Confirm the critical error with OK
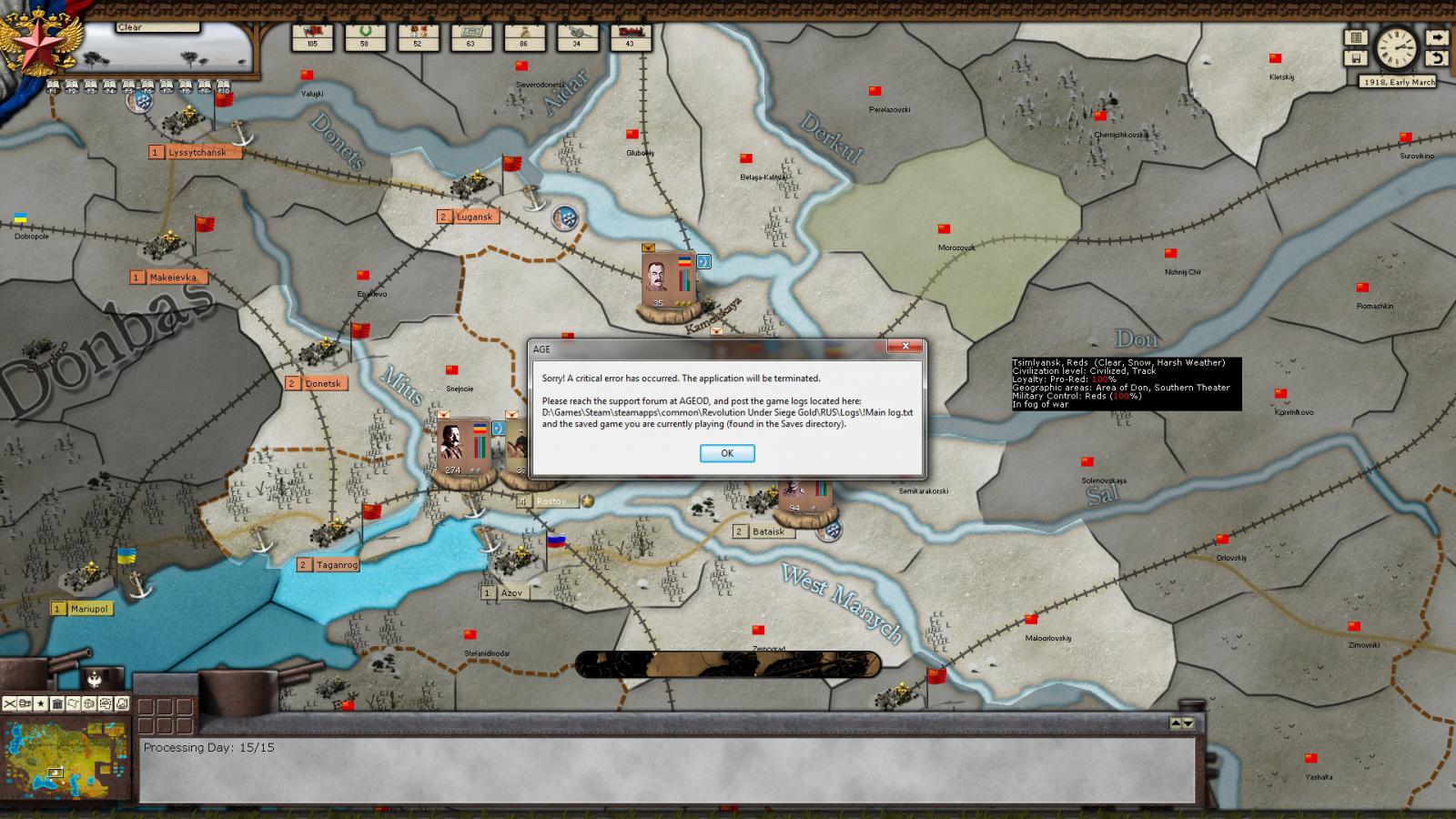1456x819 pixels. (726, 453)
